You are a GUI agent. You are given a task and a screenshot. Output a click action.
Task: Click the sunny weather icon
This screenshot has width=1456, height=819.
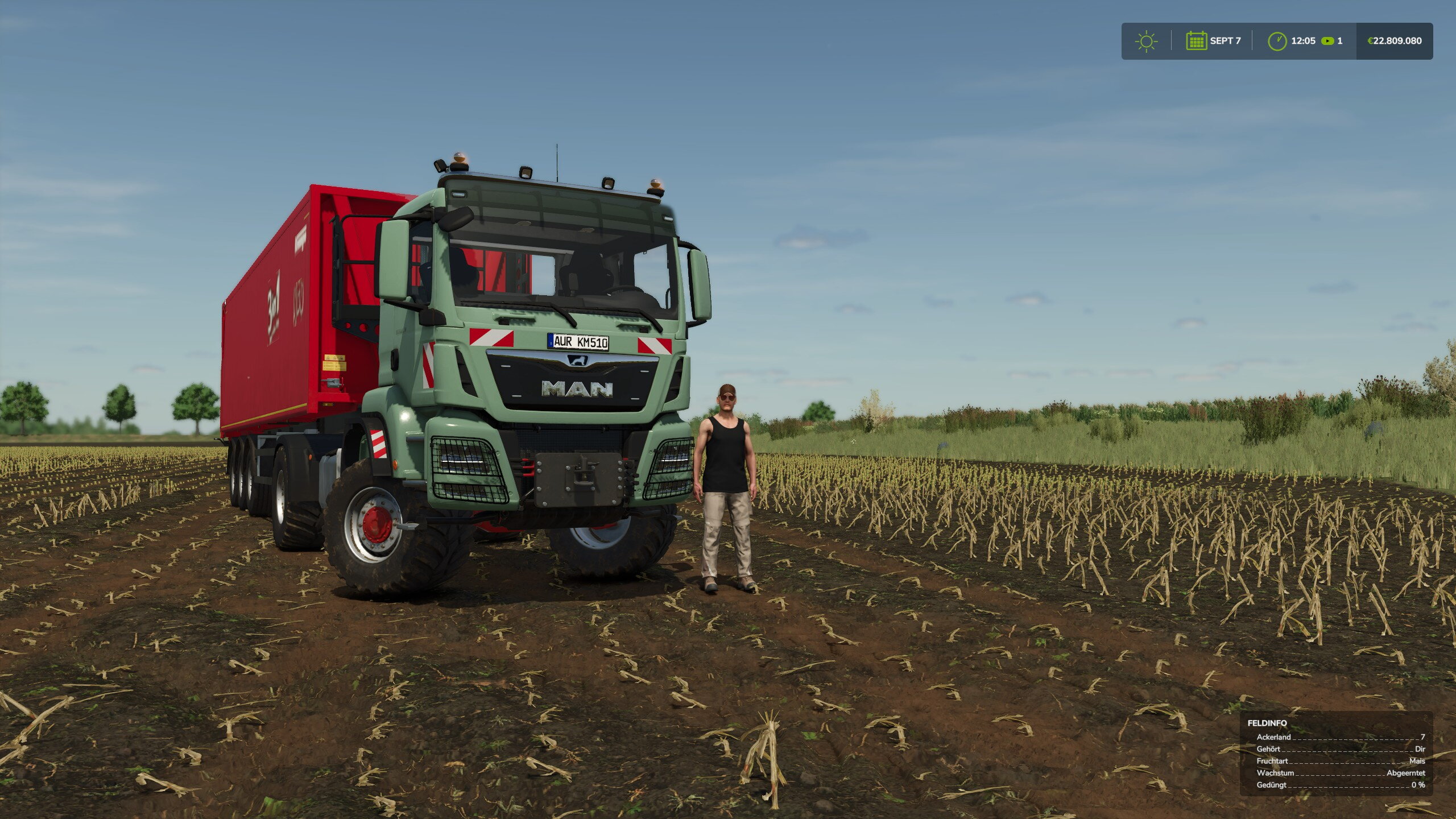(1146, 42)
